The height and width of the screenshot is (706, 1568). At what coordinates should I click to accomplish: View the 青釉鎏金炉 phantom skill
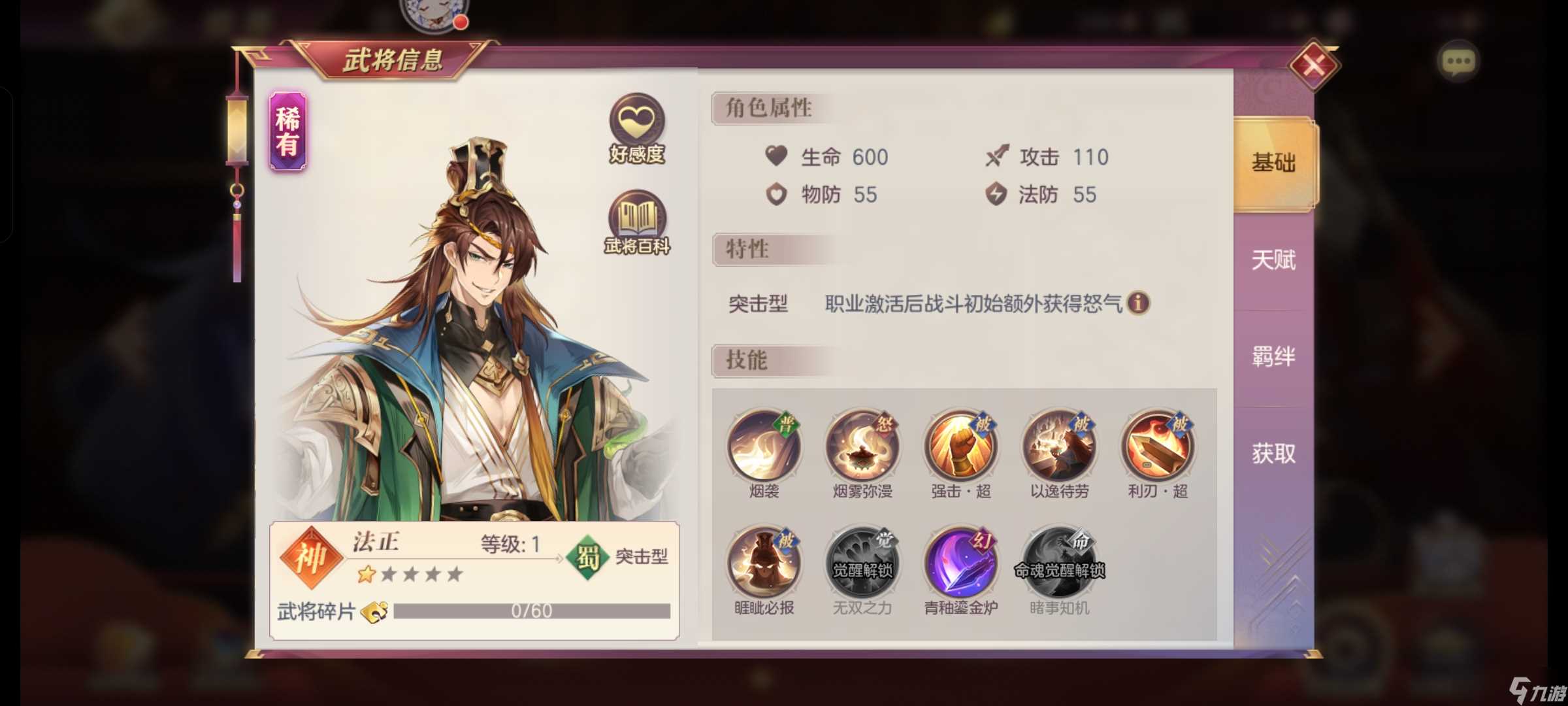(x=962, y=562)
